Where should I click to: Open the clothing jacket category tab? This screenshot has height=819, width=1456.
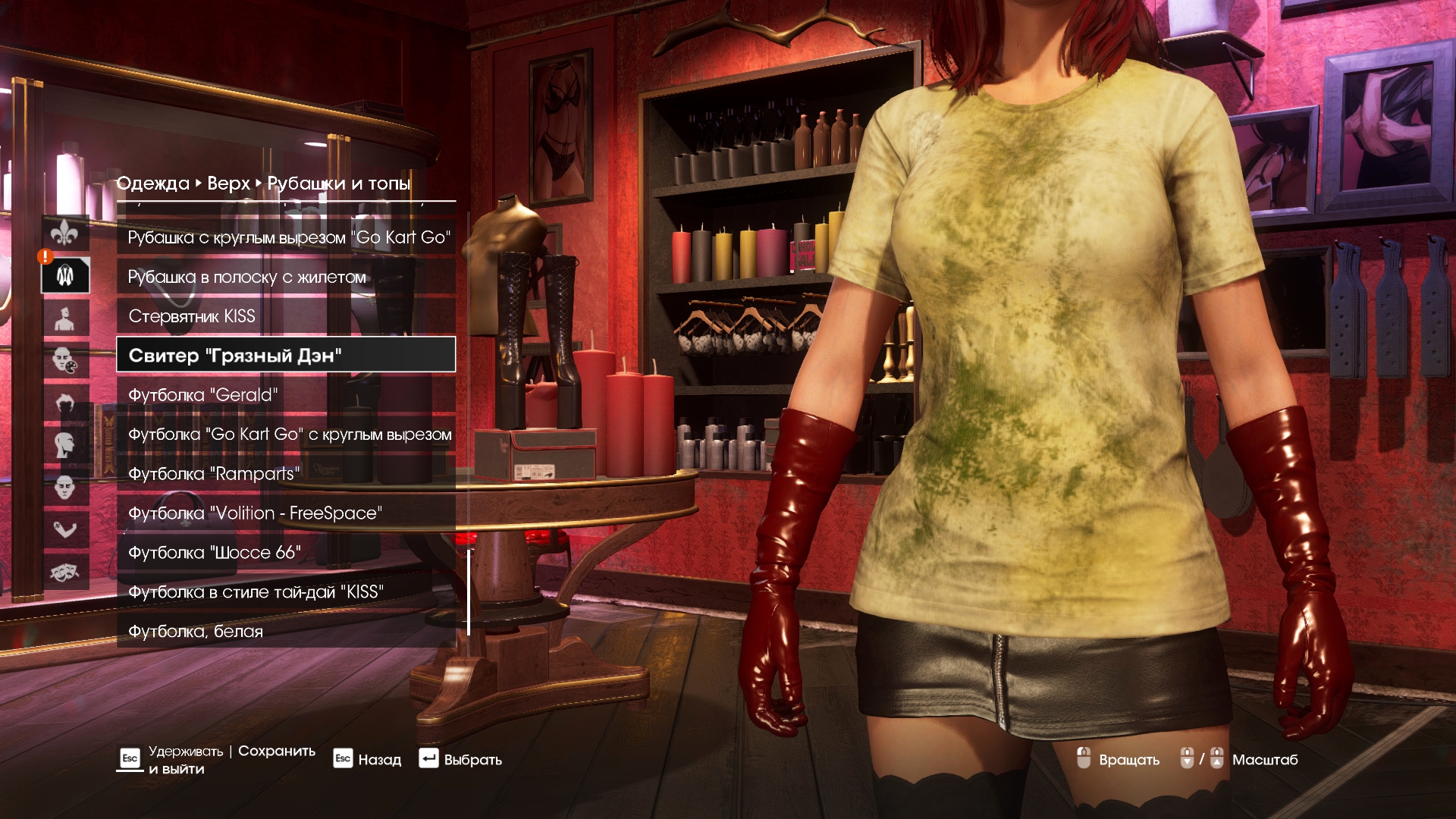pos(65,275)
